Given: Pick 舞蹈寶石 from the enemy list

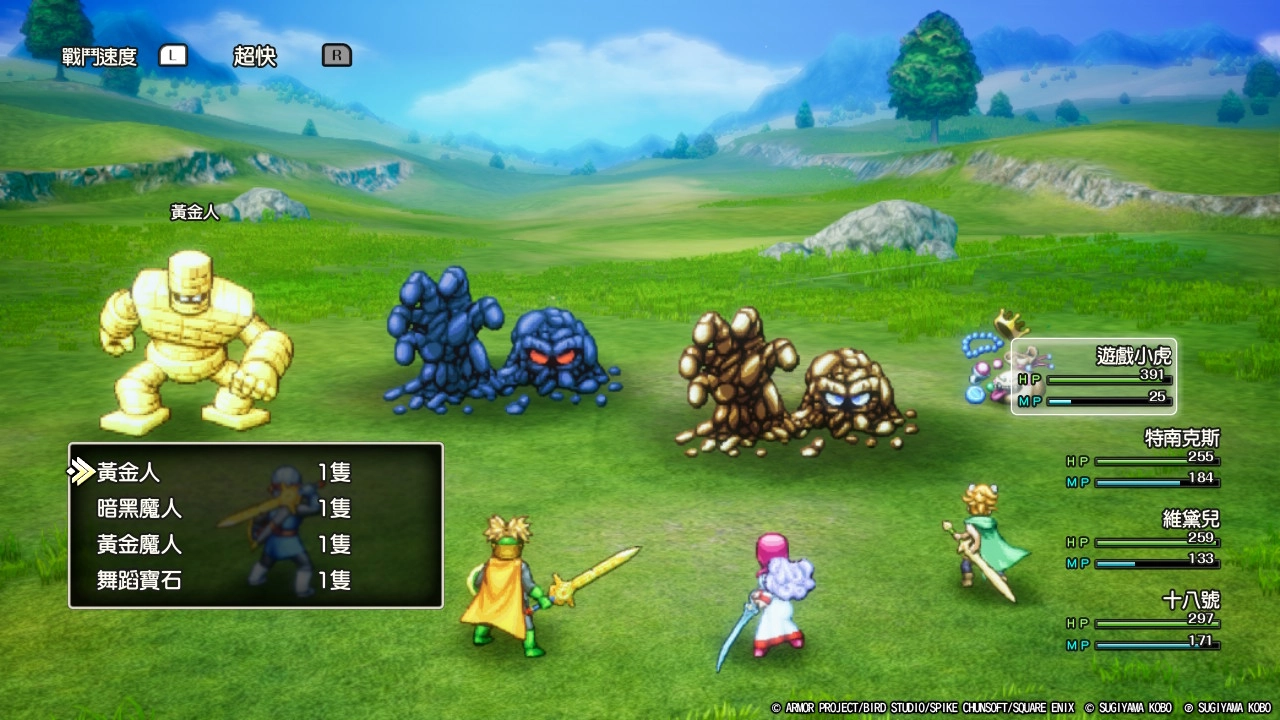Looking at the screenshot, I should pyautogui.click(x=140, y=580).
